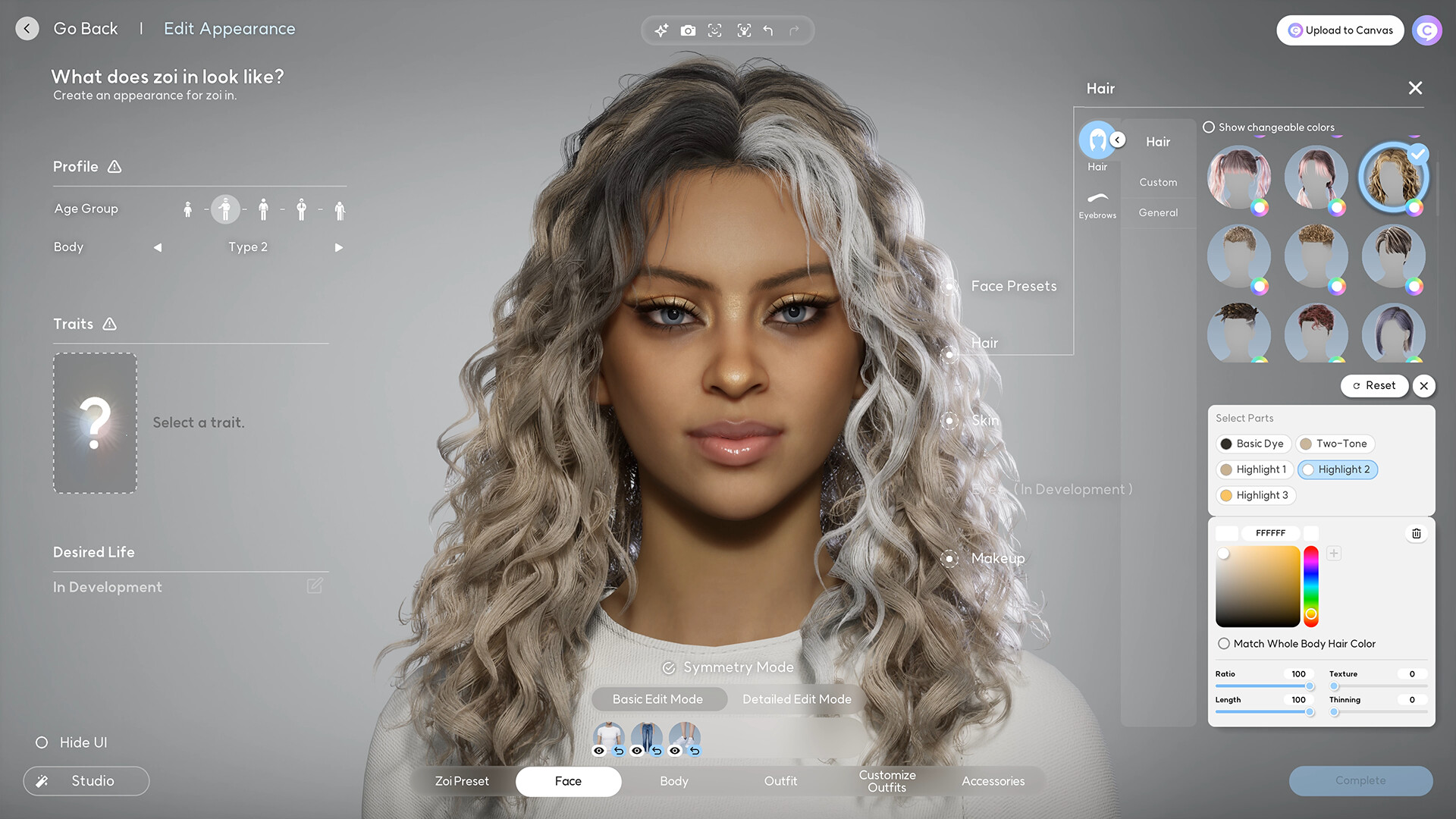
Task: Collapse the hair subcategory panel
Action: (1117, 140)
